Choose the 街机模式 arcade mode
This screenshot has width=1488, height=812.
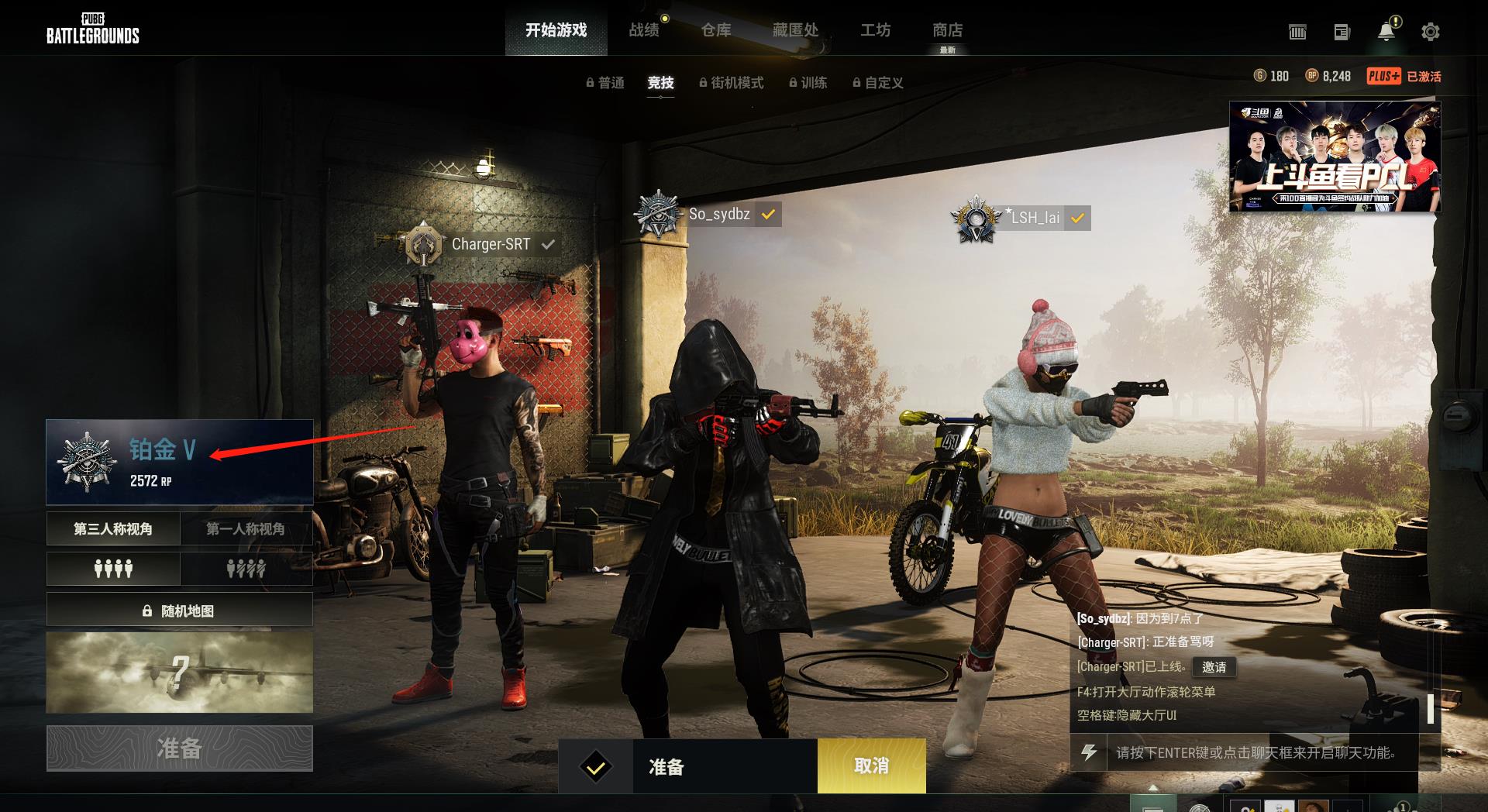(732, 83)
